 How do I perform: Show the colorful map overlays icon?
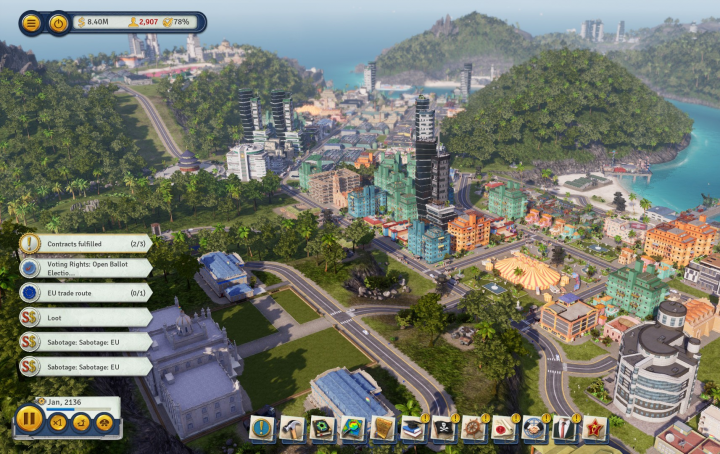point(352,428)
